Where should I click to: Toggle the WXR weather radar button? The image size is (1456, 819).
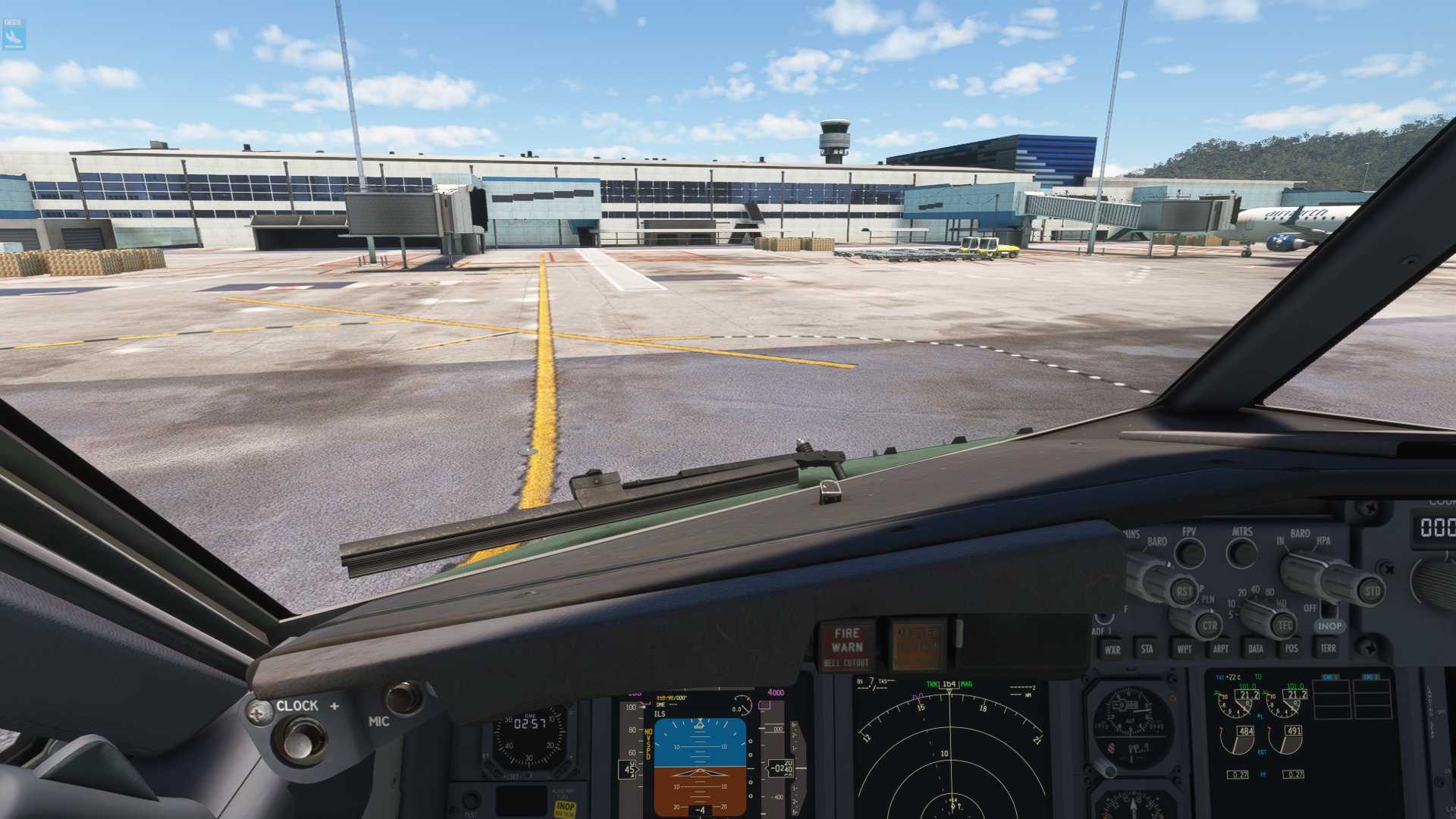click(x=1112, y=649)
